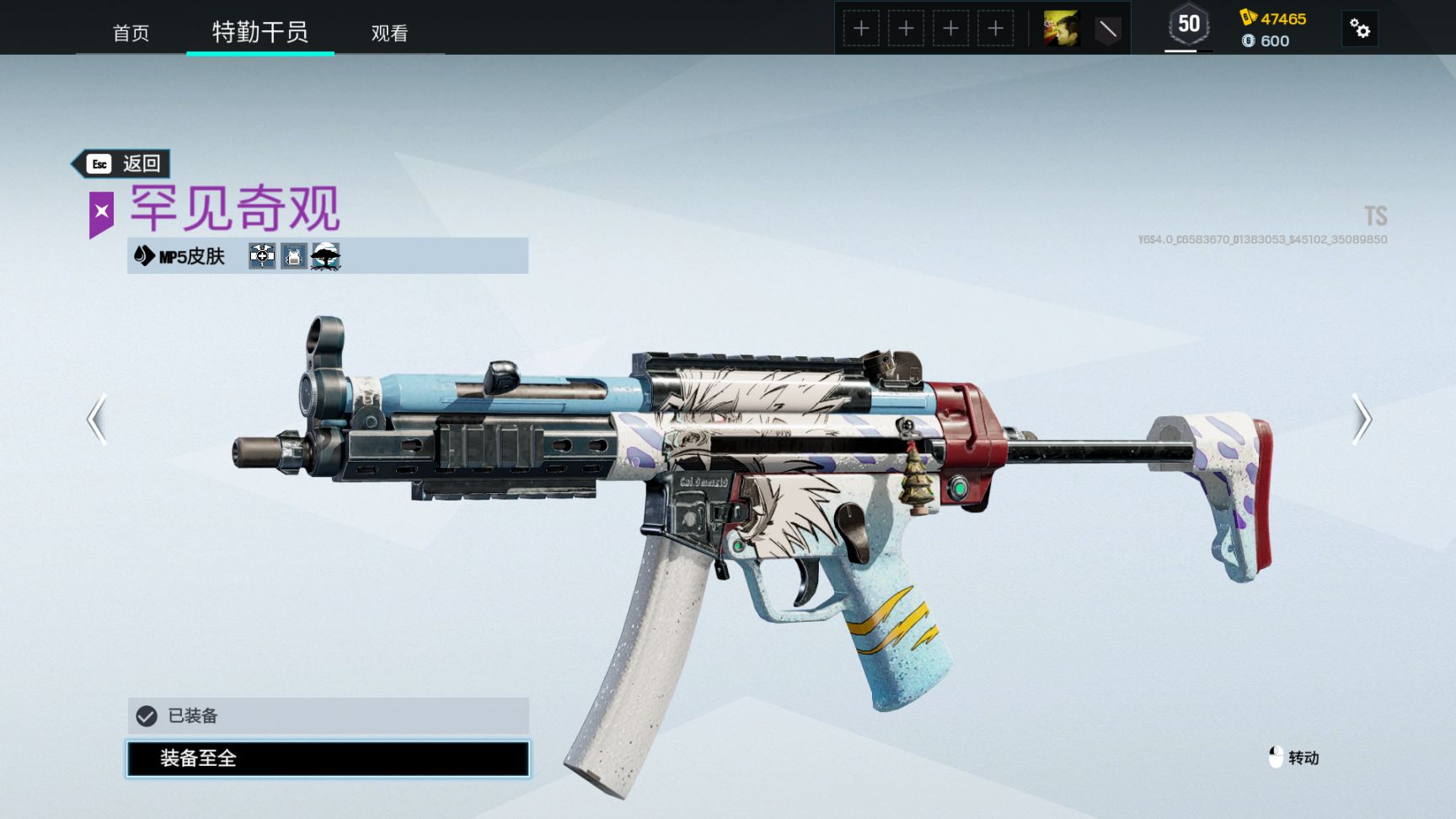Open the player profile avatar
Image resolution: width=1456 pixels, height=819 pixels.
(1061, 29)
